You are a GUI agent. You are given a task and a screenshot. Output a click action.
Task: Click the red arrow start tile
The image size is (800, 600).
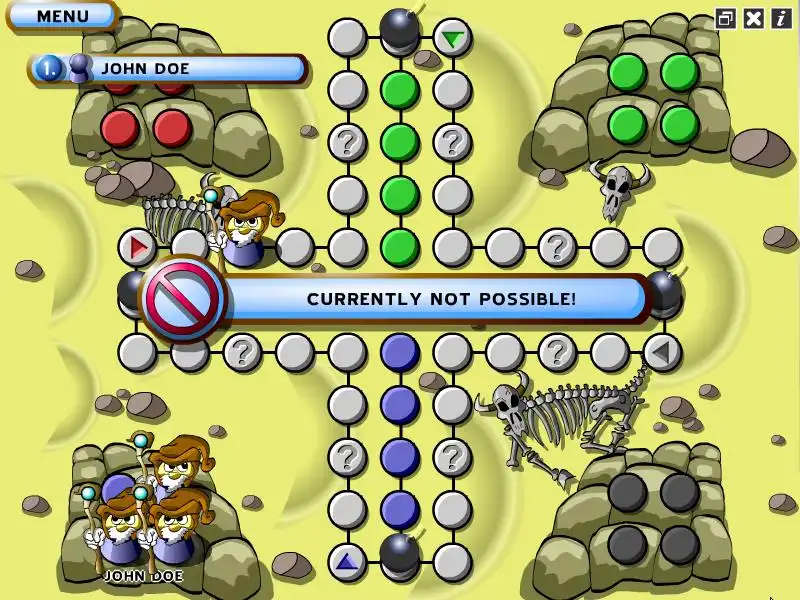(x=137, y=246)
